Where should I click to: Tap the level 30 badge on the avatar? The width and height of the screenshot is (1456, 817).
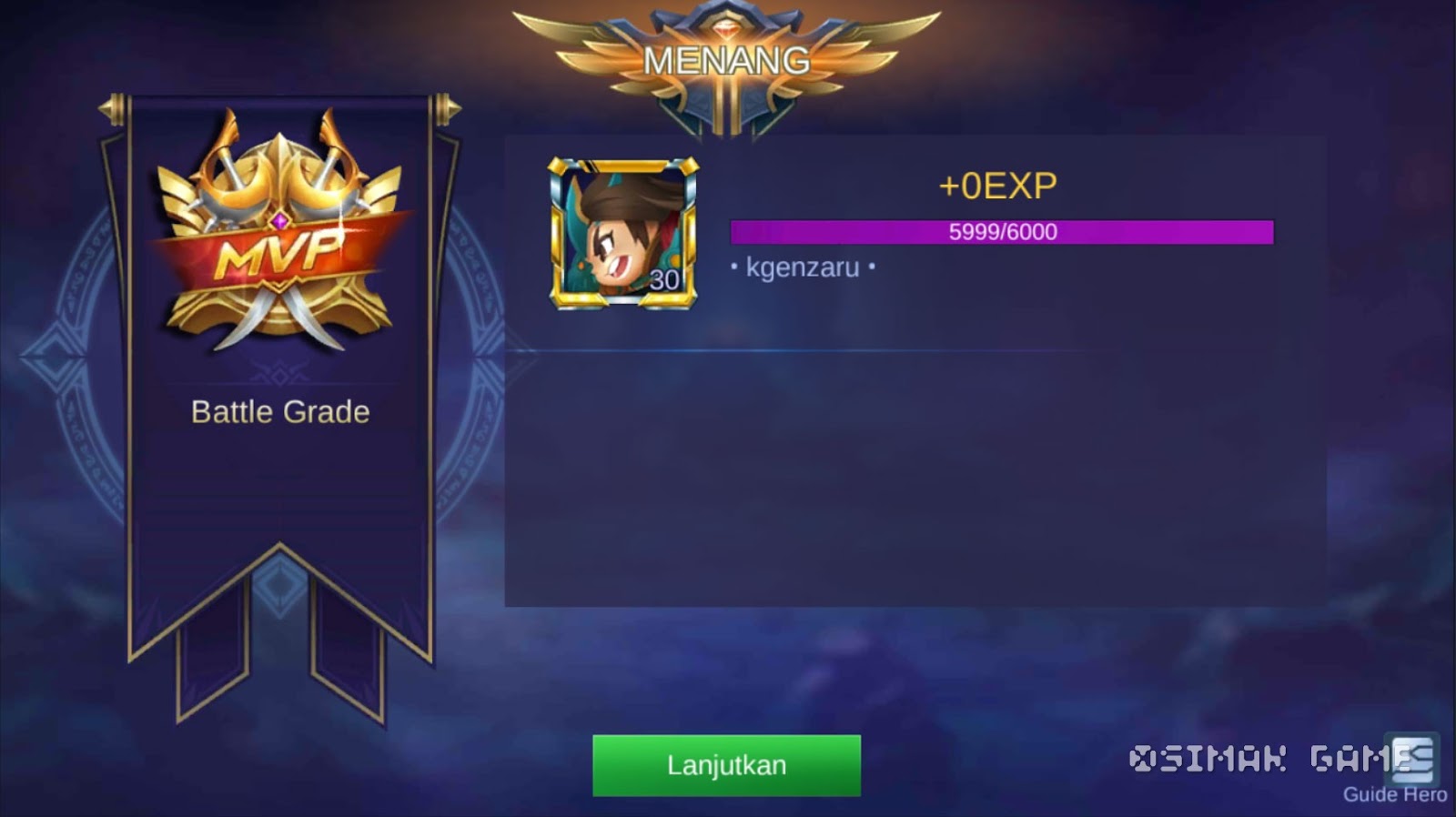coord(665,277)
